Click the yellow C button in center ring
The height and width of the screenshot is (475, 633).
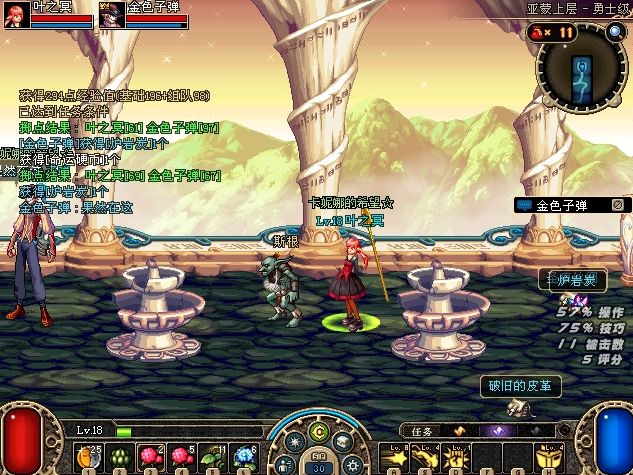pyautogui.click(x=318, y=431)
